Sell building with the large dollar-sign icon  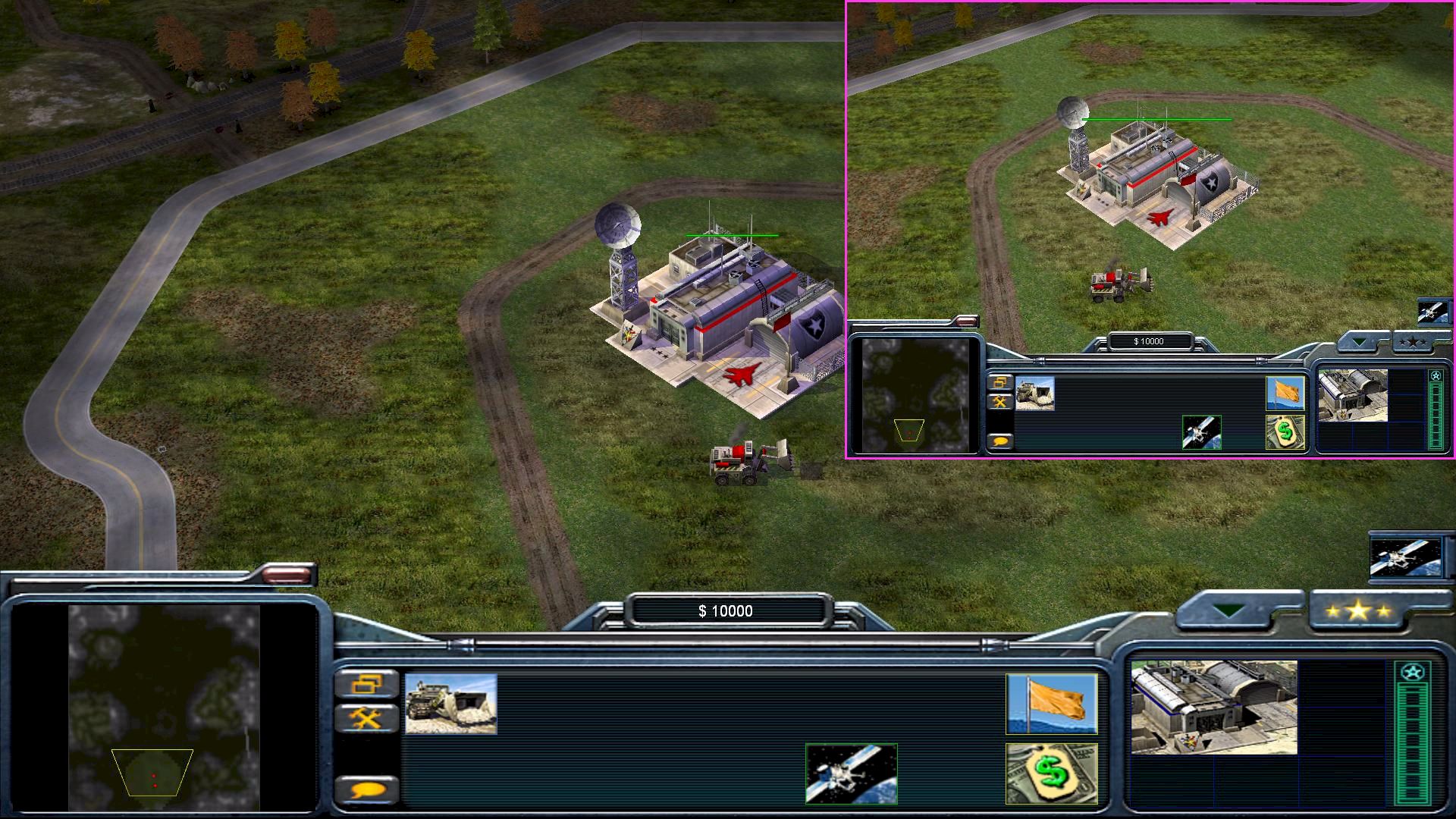point(1051,773)
